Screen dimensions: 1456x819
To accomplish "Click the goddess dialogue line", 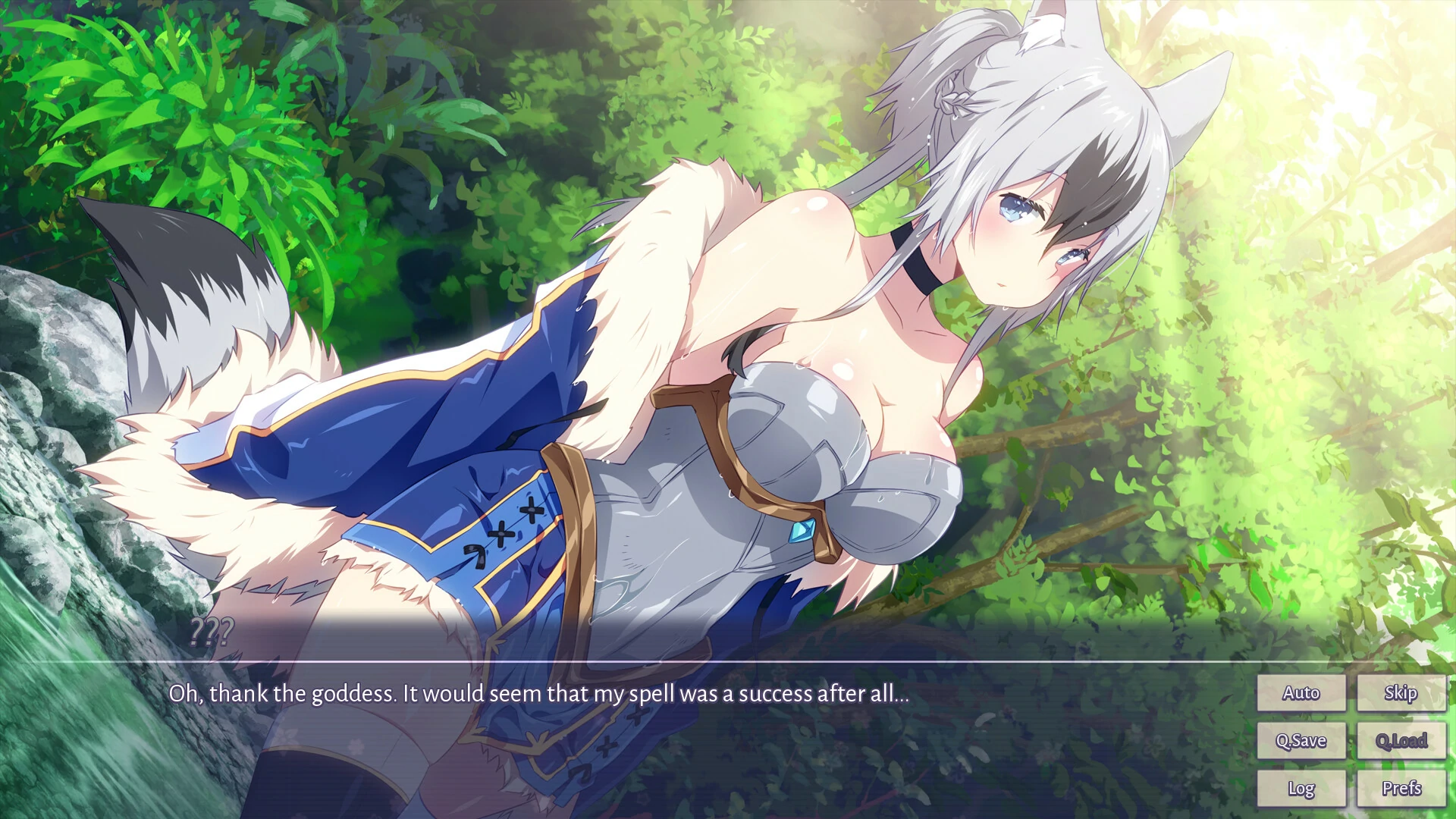I will click(x=540, y=692).
